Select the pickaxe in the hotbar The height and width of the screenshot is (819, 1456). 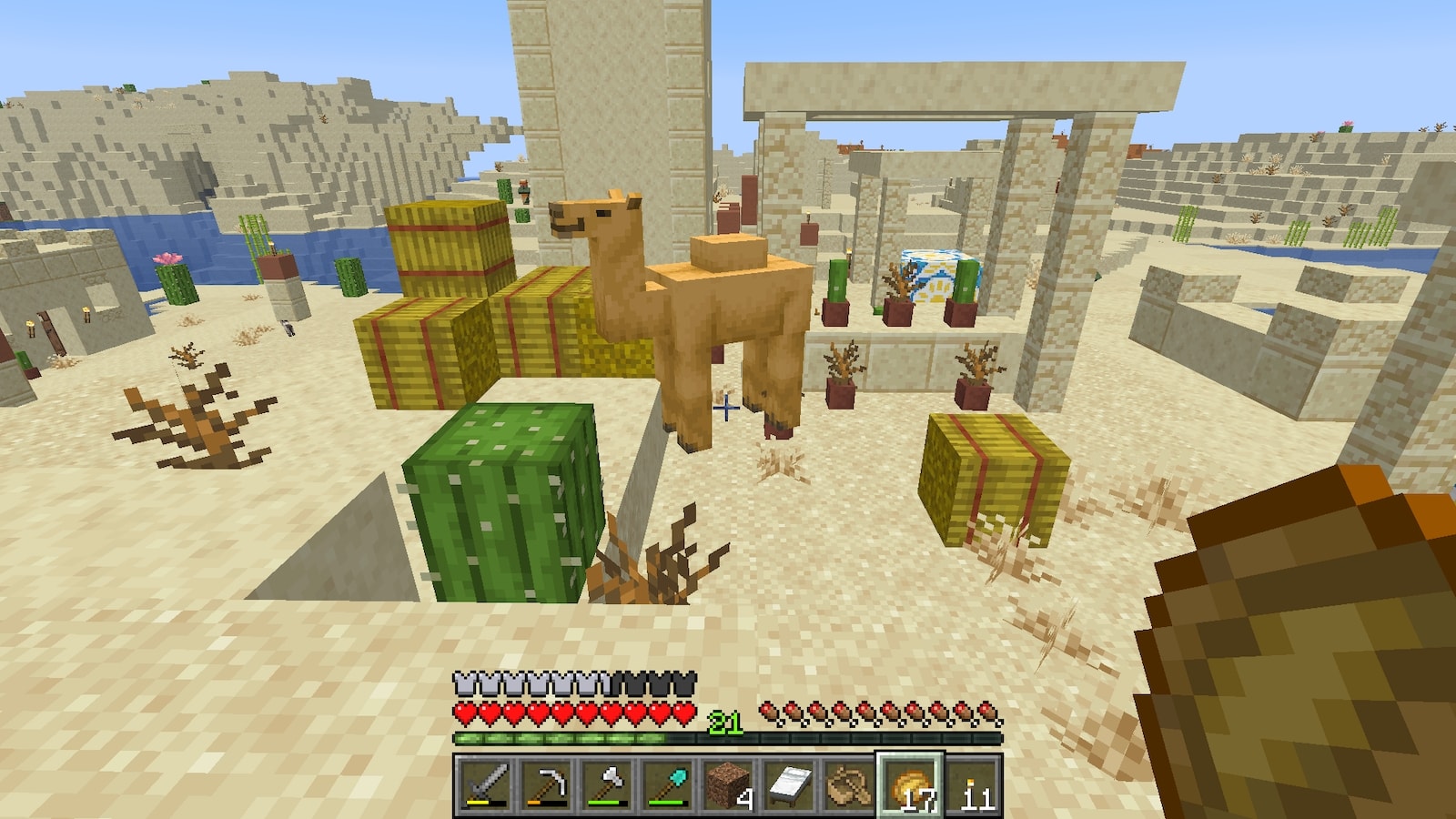[x=544, y=784]
